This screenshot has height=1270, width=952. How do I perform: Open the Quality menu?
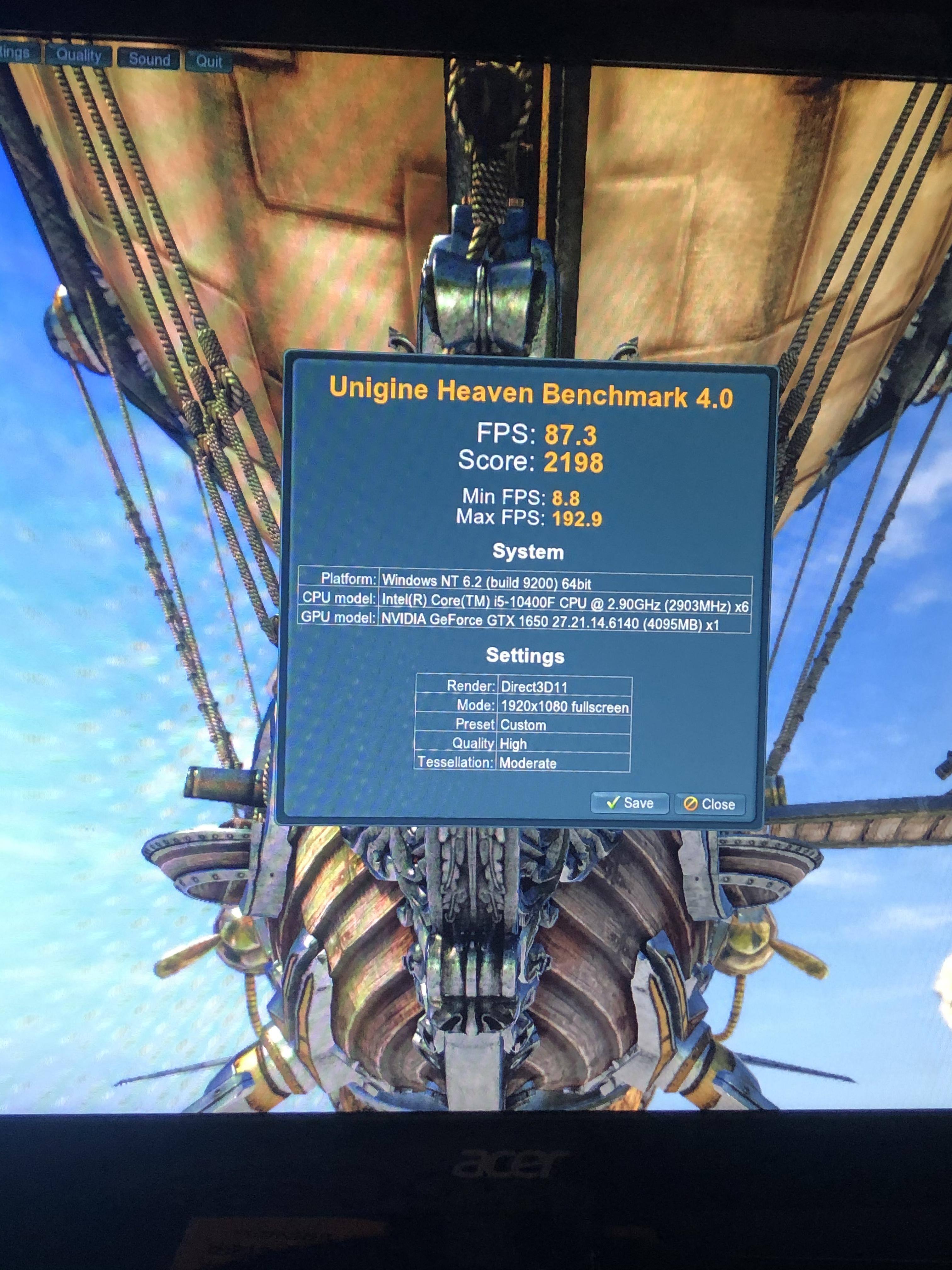tap(79, 56)
